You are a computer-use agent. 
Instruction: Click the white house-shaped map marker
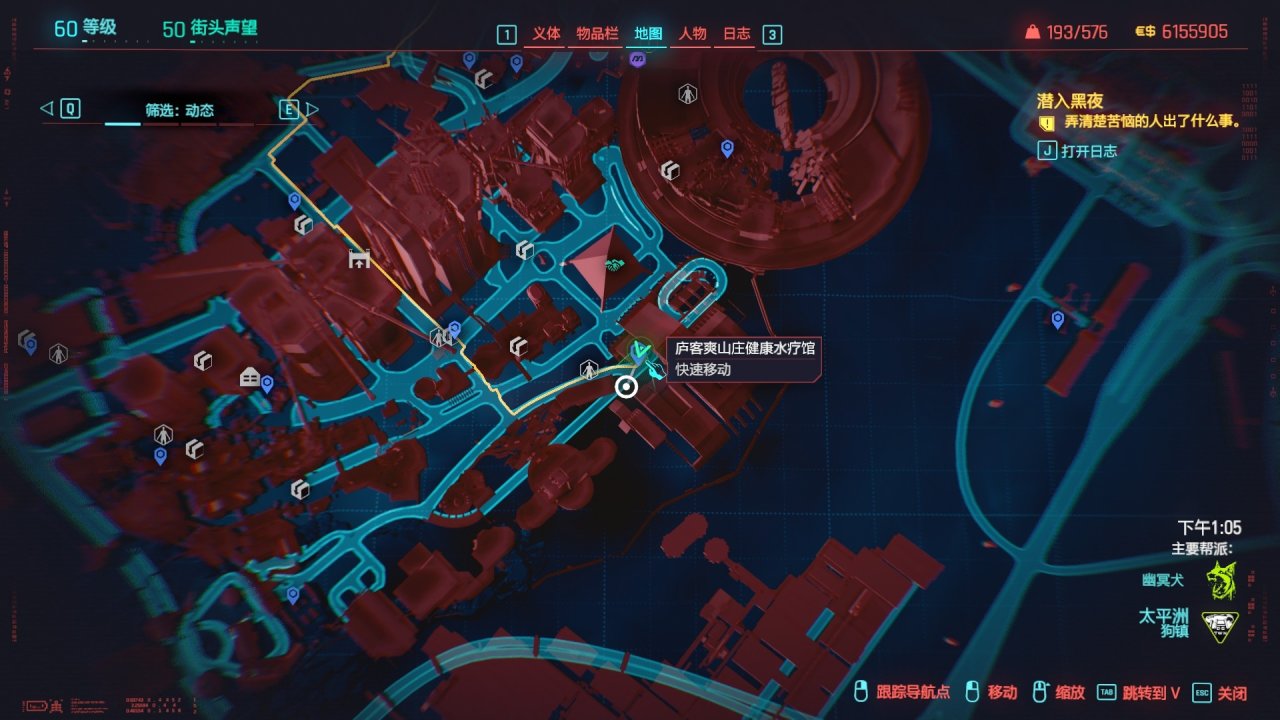tap(250, 377)
